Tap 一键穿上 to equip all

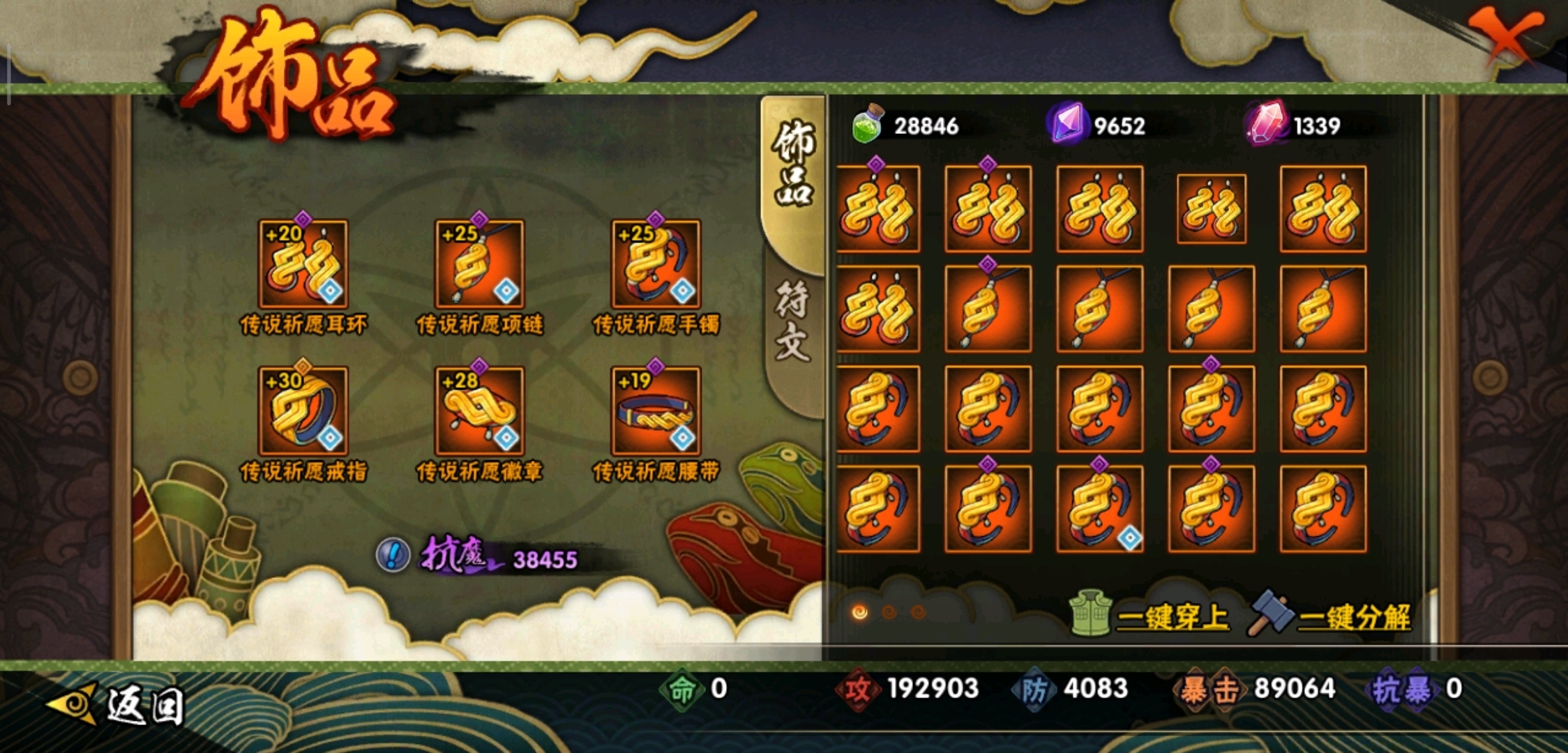click(x=1152, y=616)
